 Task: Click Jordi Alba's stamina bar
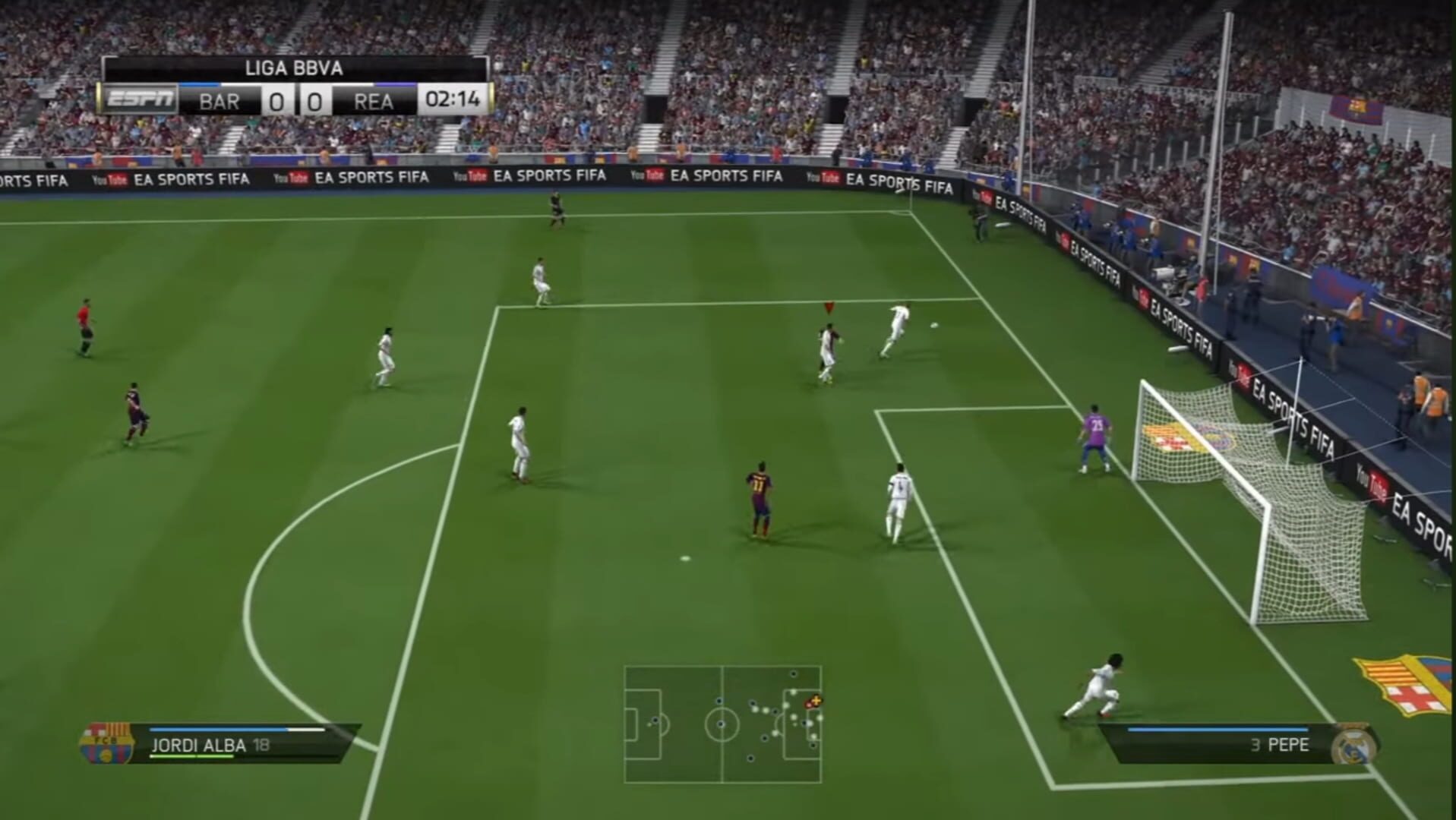(x=192, y=757)
